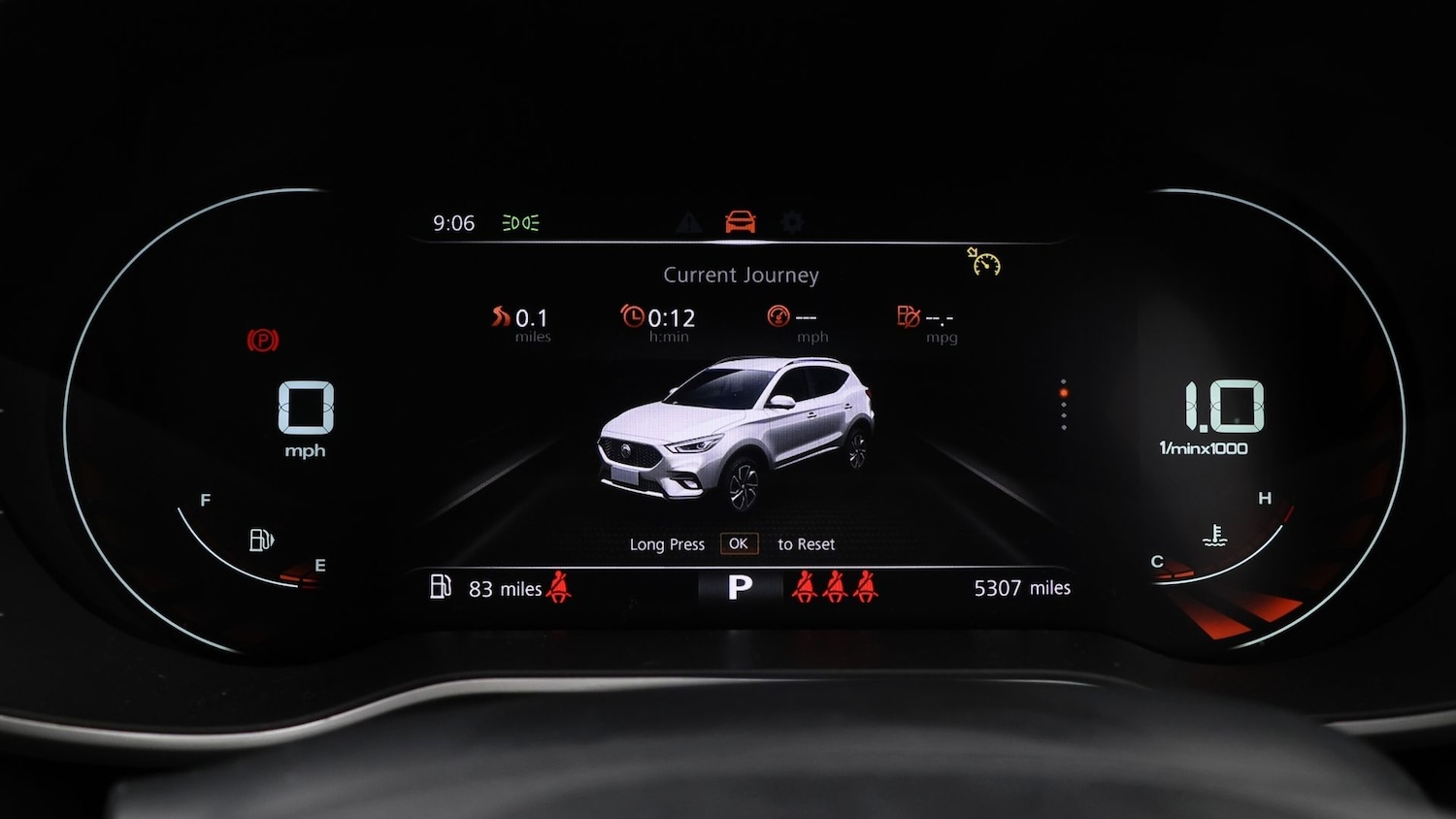Select the orange car information tab
This screenshot has width=1456, height=819.
pyautogui.click(x=741, y=222)
